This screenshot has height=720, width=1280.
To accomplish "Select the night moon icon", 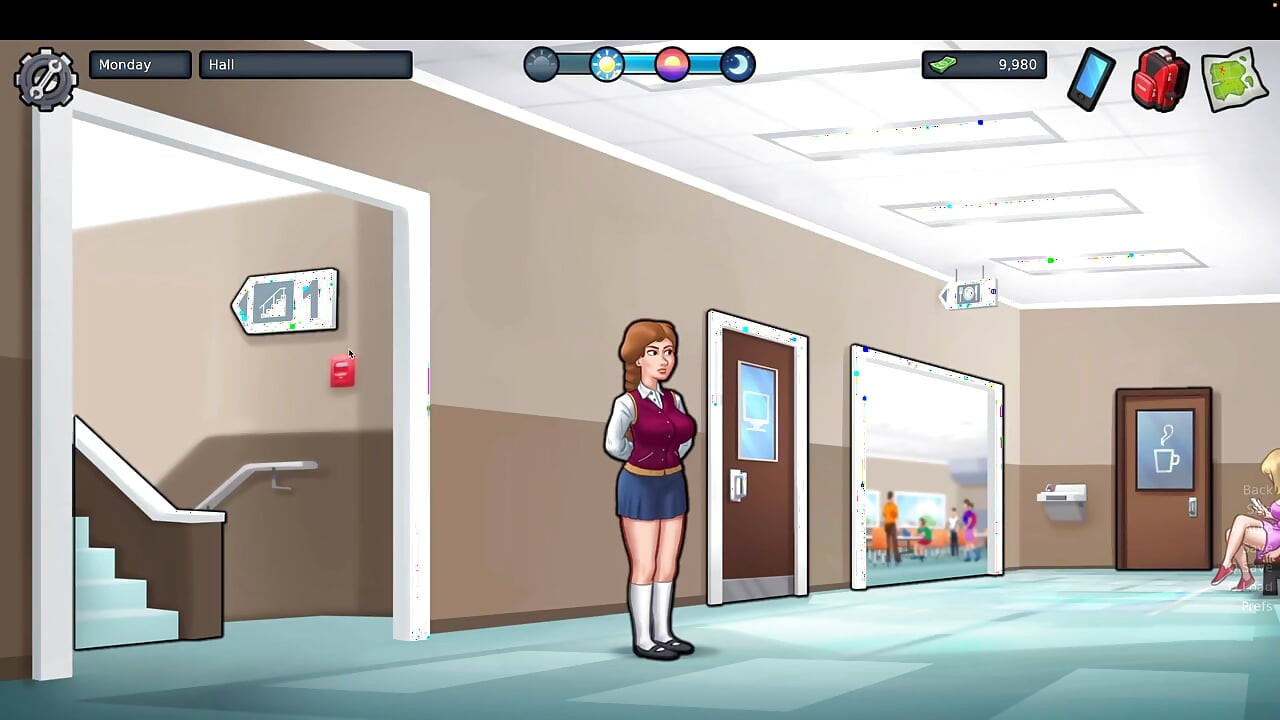I will 737,64.
